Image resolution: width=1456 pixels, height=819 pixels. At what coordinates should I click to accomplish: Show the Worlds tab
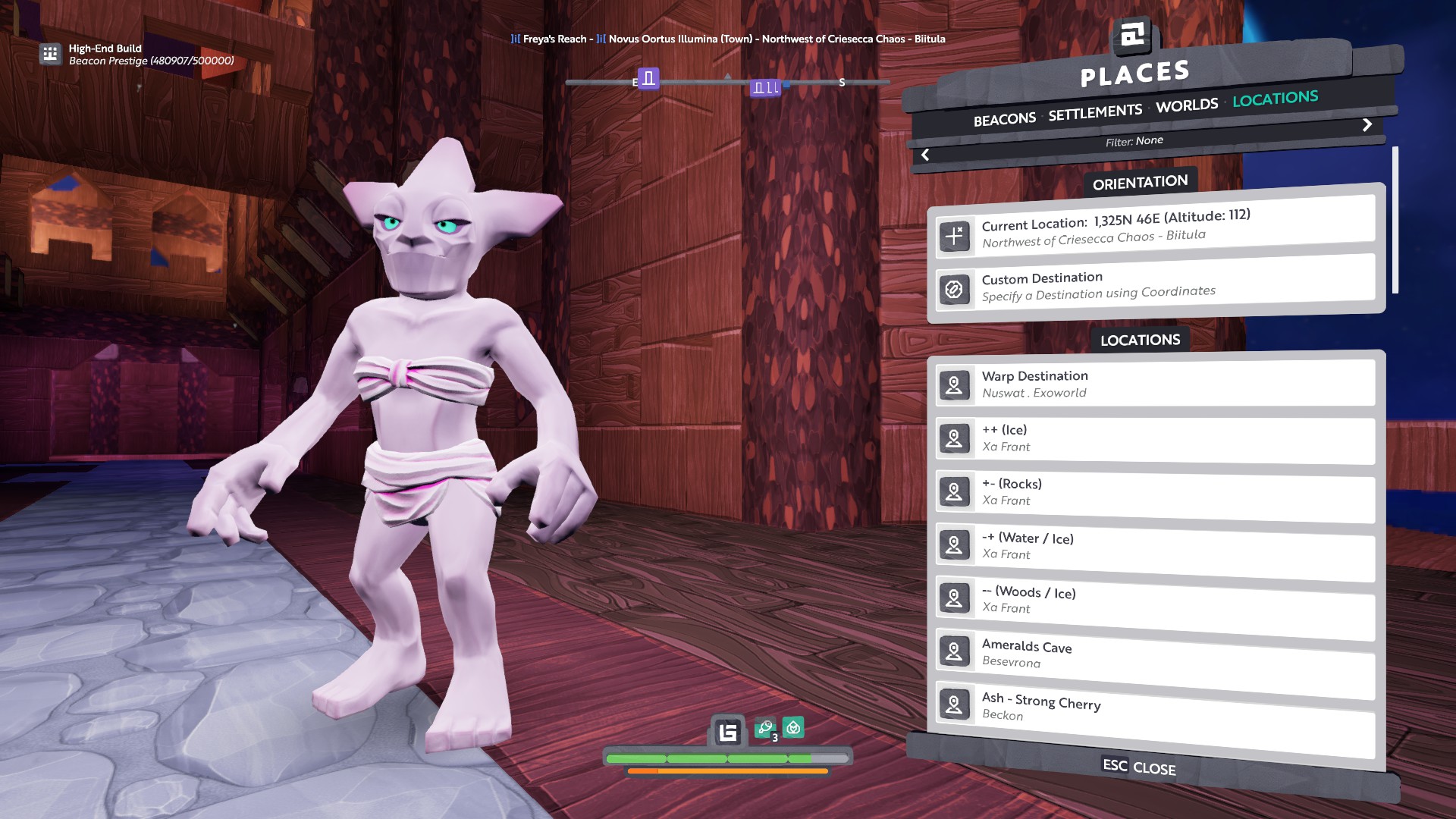1187,105
